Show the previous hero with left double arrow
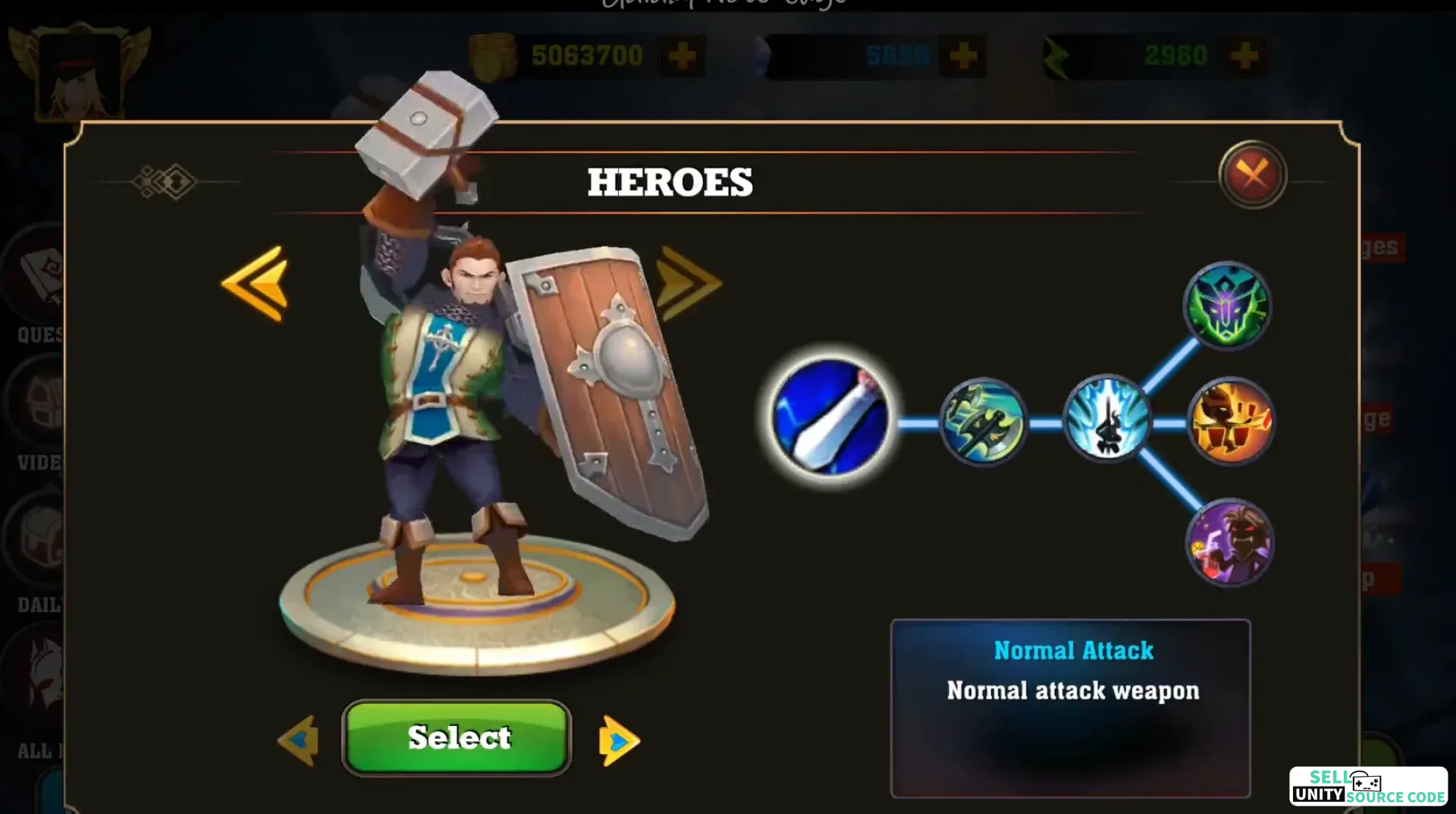Viewport: 1456px width, 814px height. [x=256, y=284]
